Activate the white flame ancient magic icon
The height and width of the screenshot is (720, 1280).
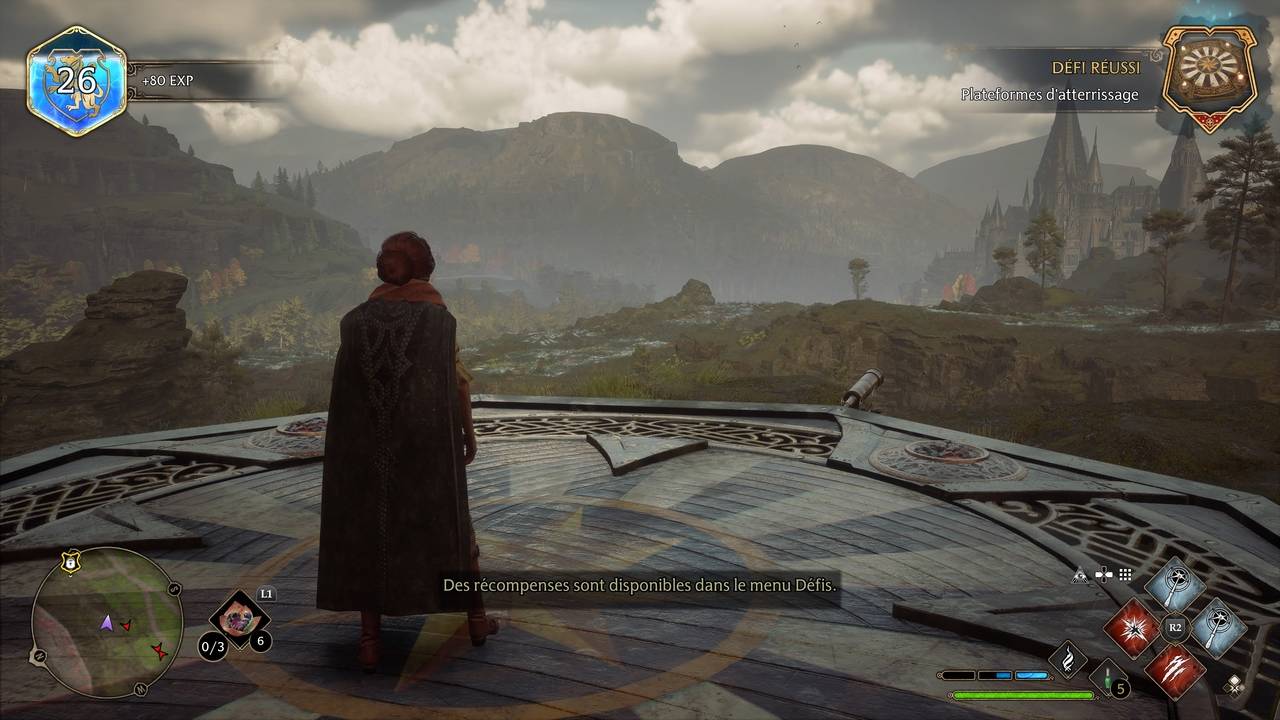1068,659
